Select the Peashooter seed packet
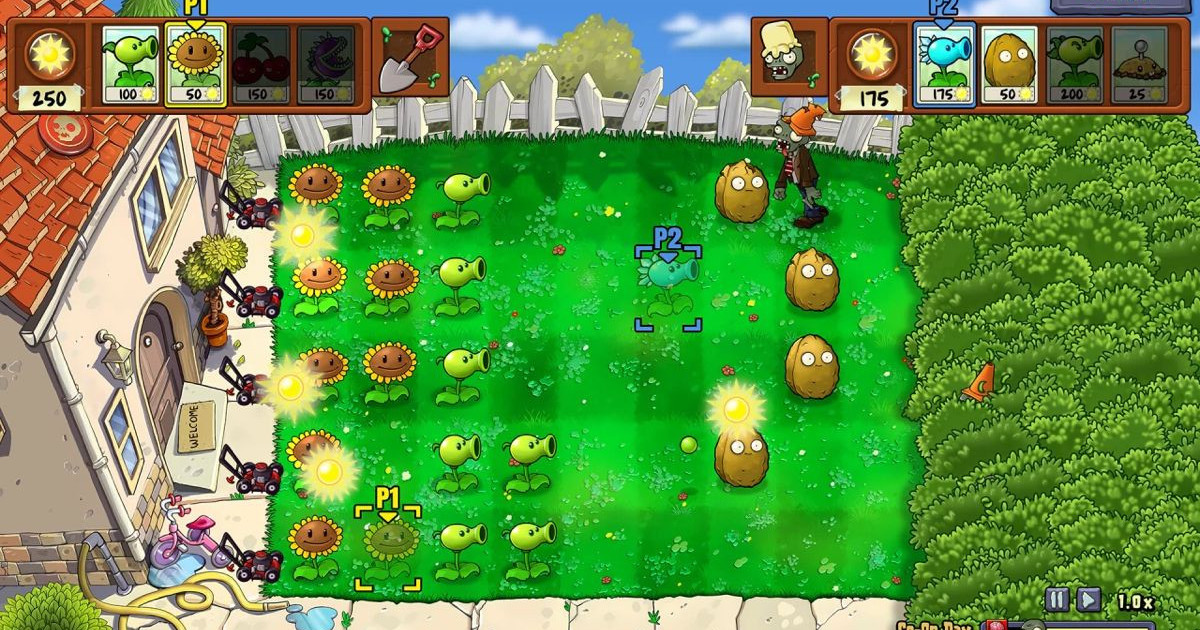 [x=129, y=64]
